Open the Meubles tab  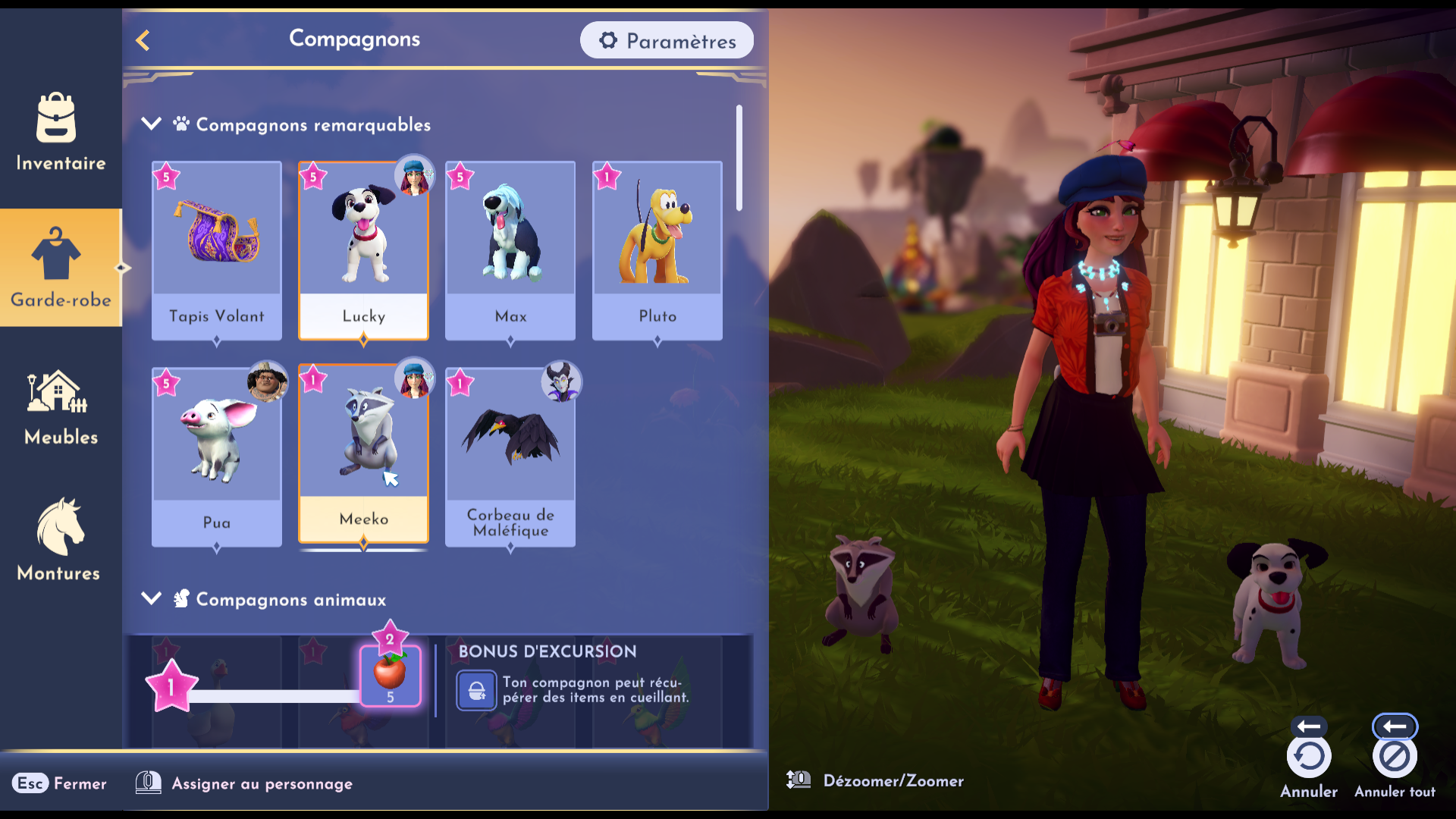pyautogui.click(x=61, y=407)
